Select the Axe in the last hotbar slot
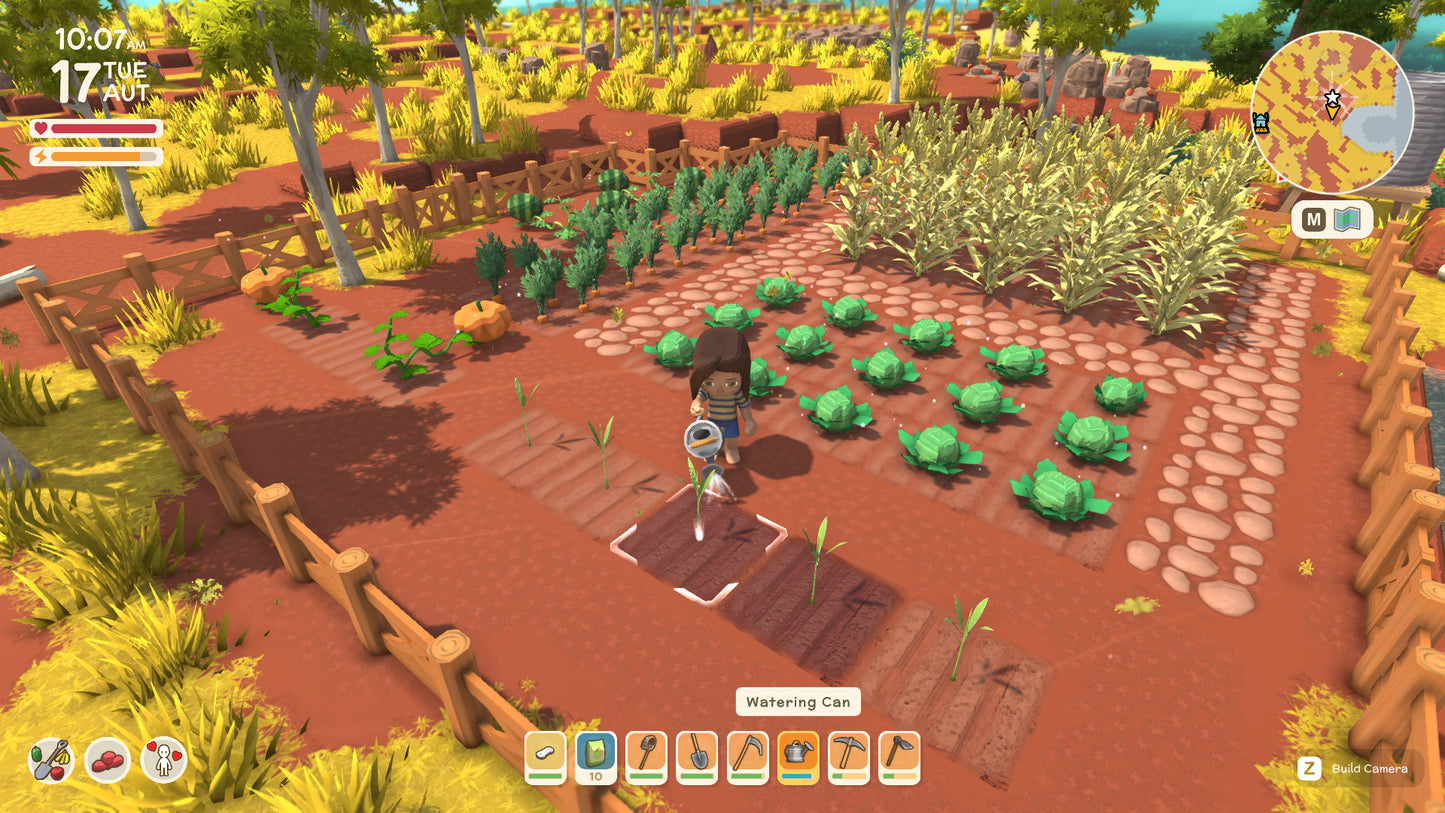This screenshot has height=813, width=1445. point(899,757)
